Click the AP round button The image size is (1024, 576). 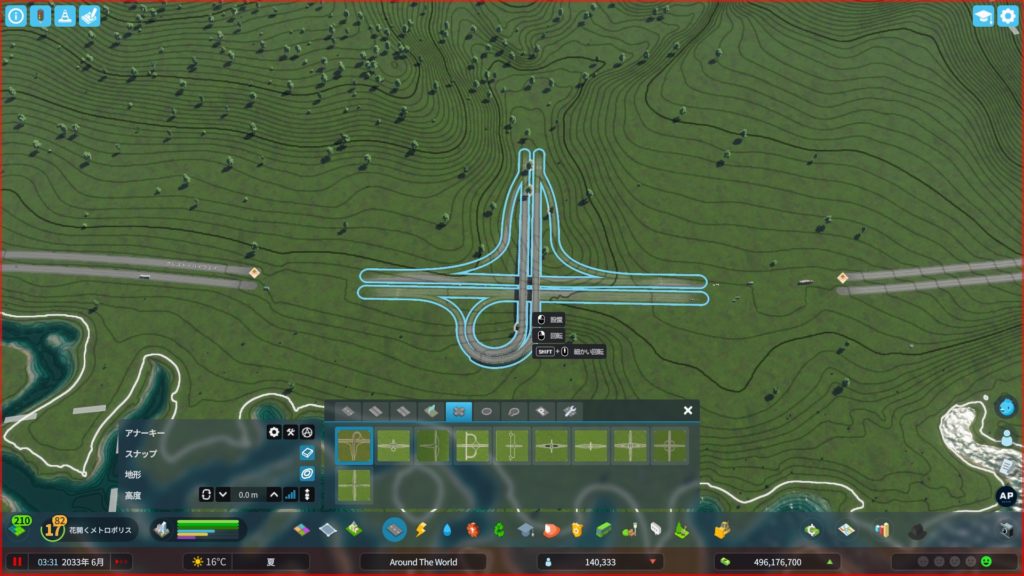tap(1006, 496)
